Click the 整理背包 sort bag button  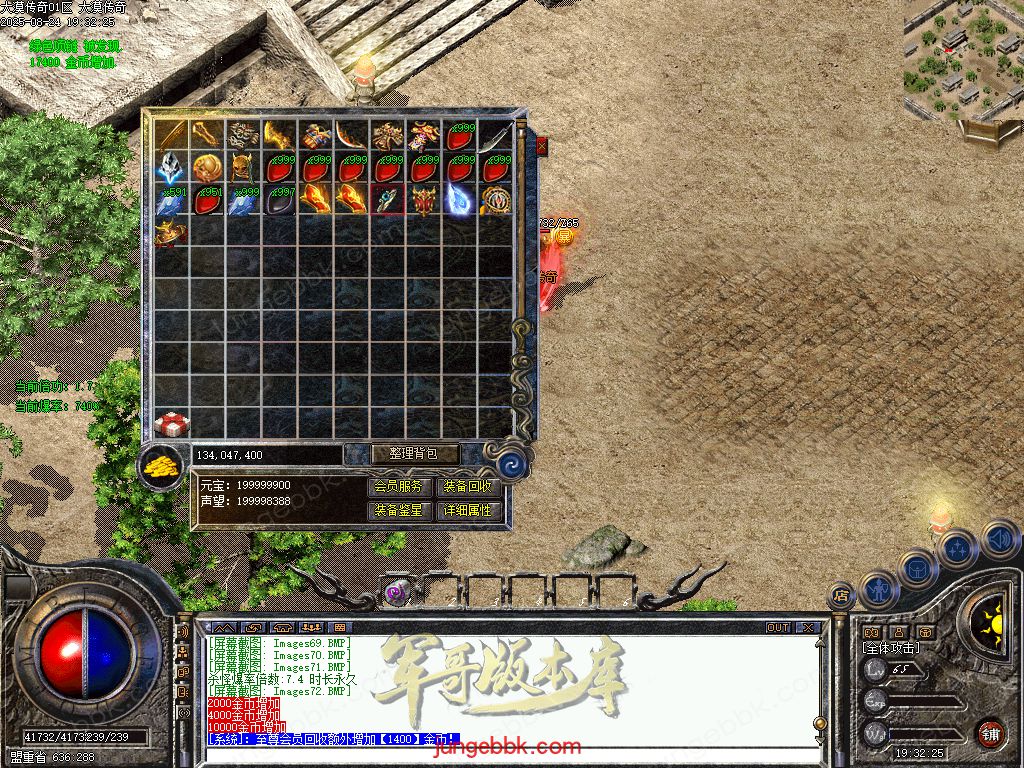[416, 454]
